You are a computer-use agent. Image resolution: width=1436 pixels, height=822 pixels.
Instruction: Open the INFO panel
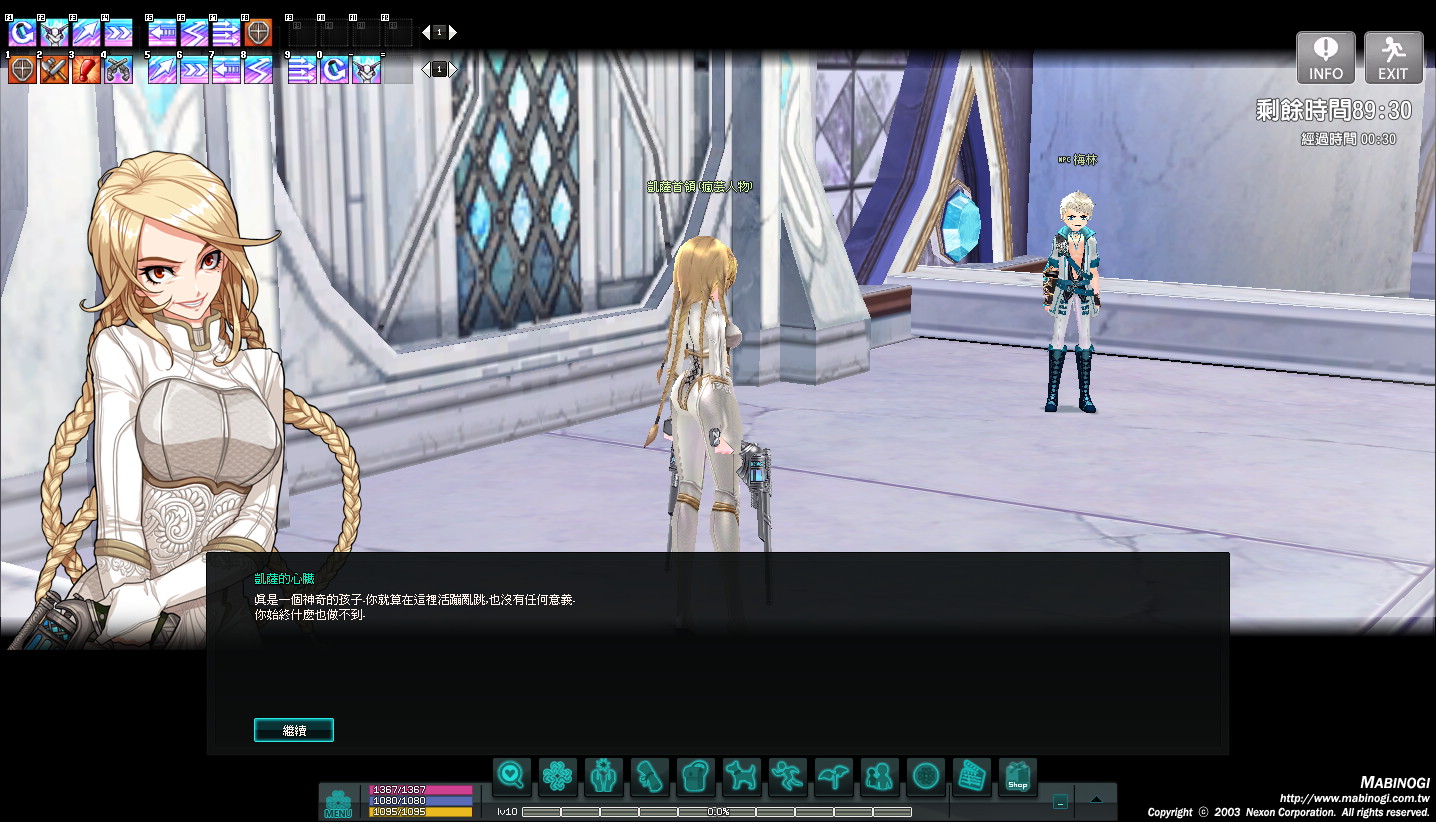[x=1325, y=58]
